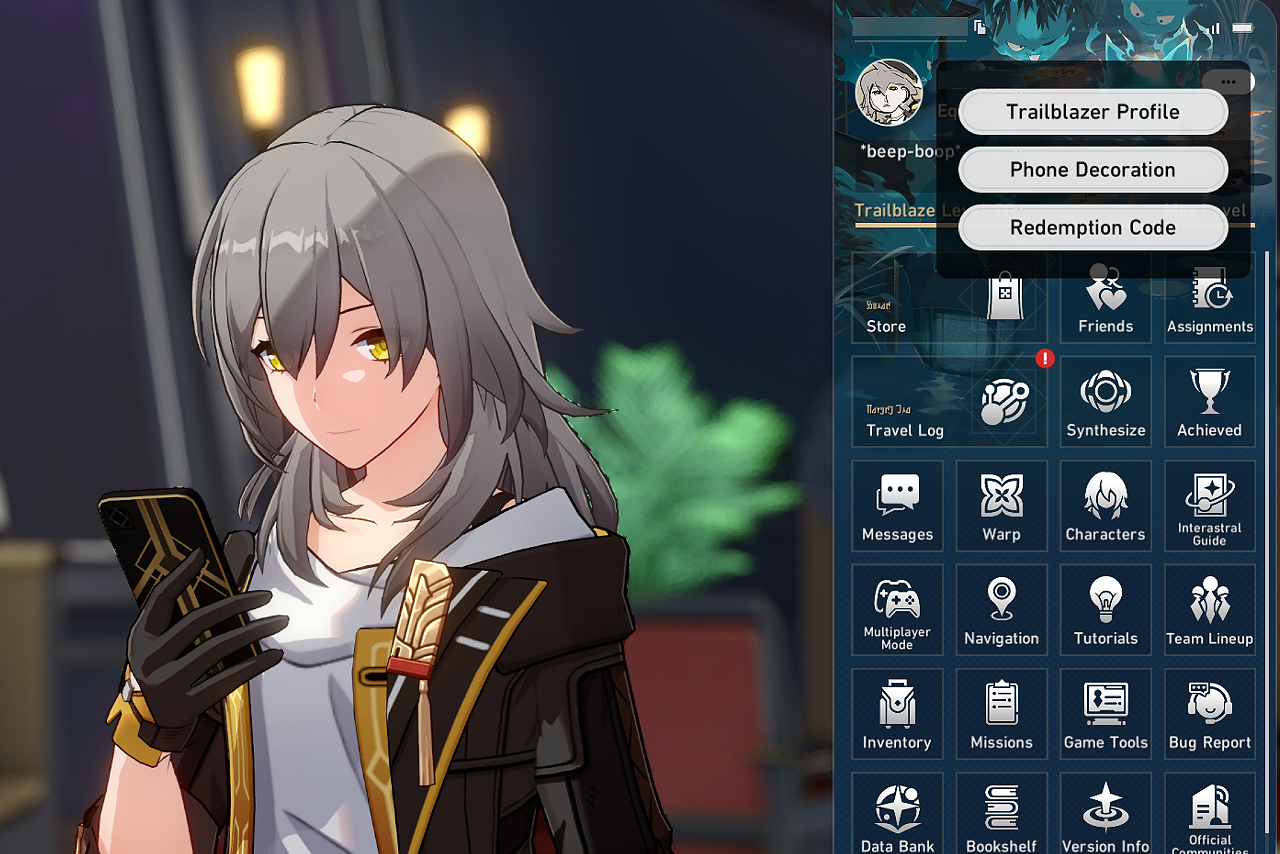Select the player avatar portrait

click(x=888, y=93)
